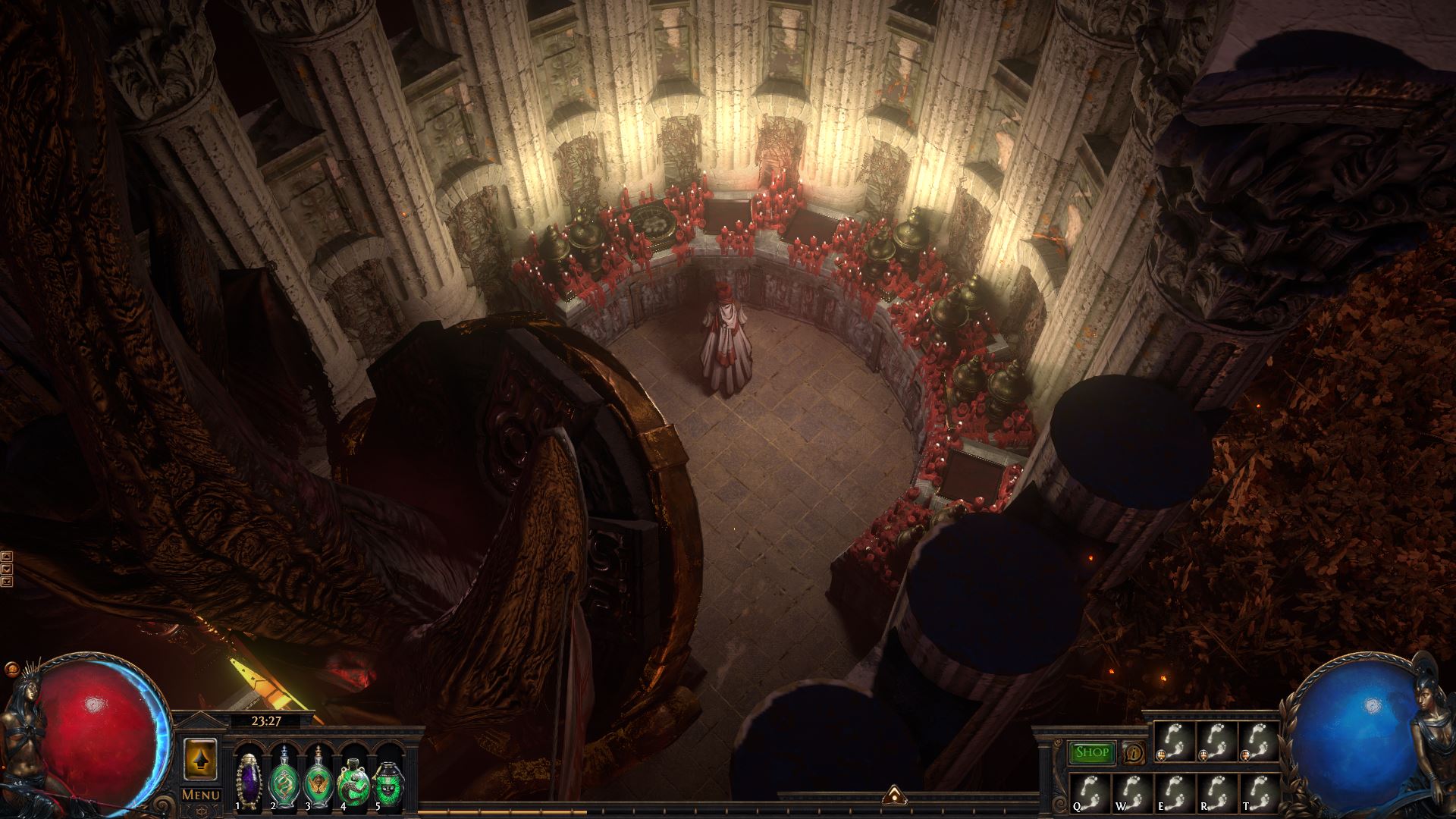Image resolution: width=1456 pixels, height=819 pixels.
Task: Choose the E skill slot
Action: [x=1175, y=793]
